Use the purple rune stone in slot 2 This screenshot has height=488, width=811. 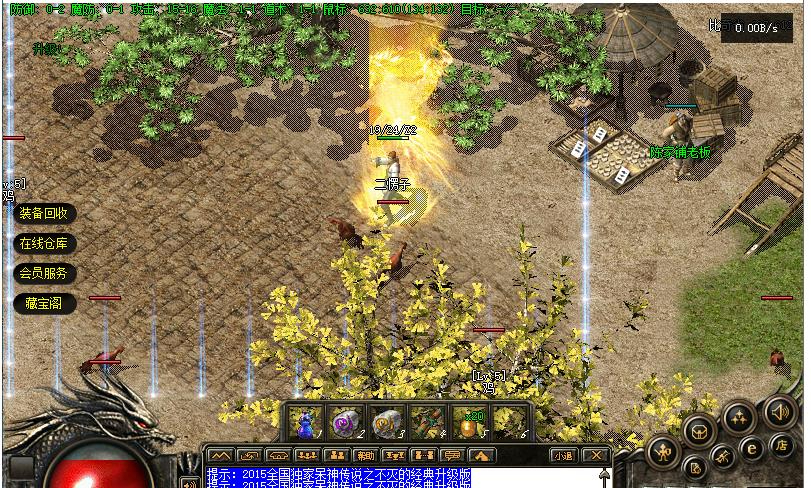point(346,422)
